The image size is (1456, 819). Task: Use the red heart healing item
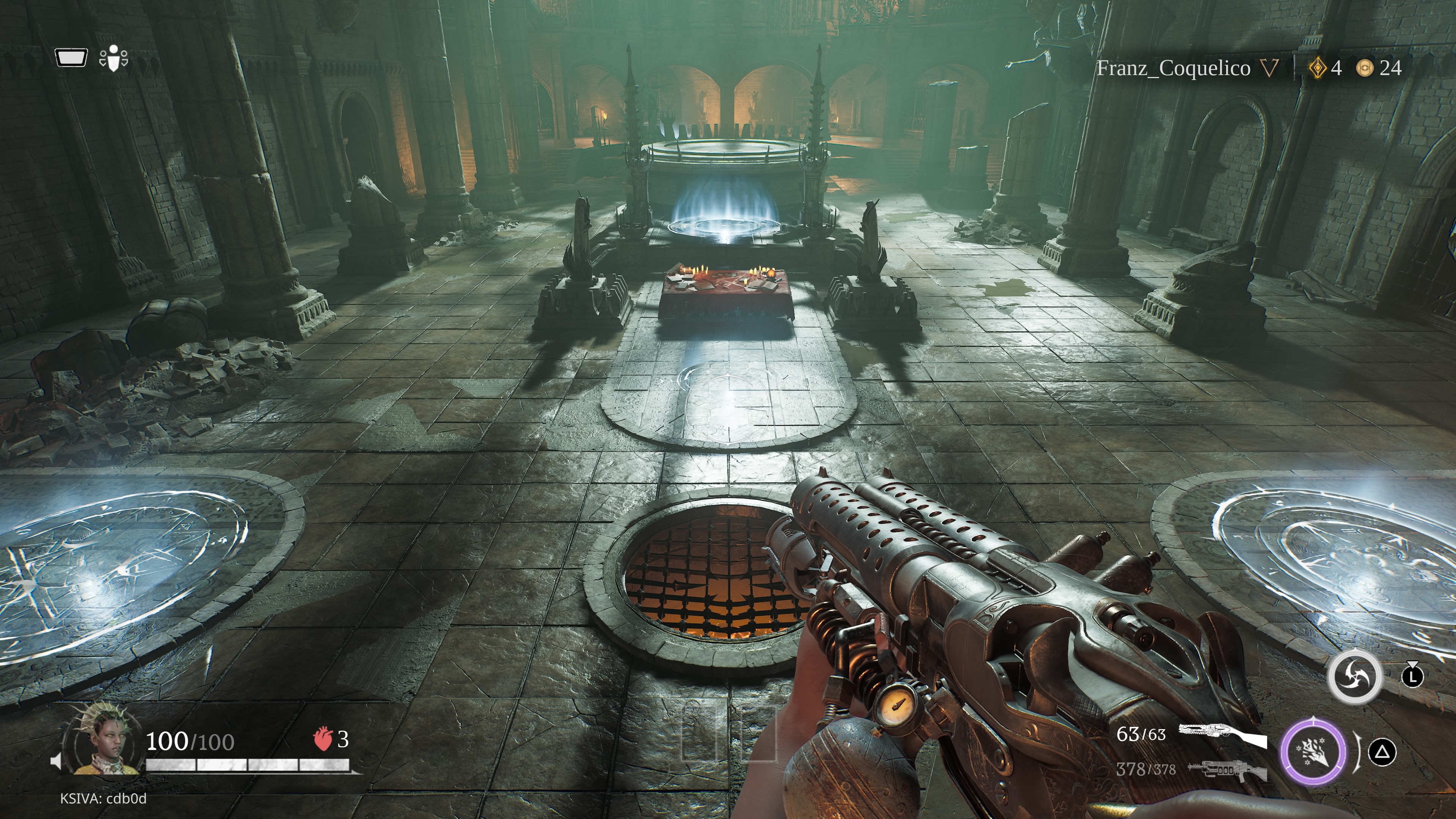[x=322, y=739]
